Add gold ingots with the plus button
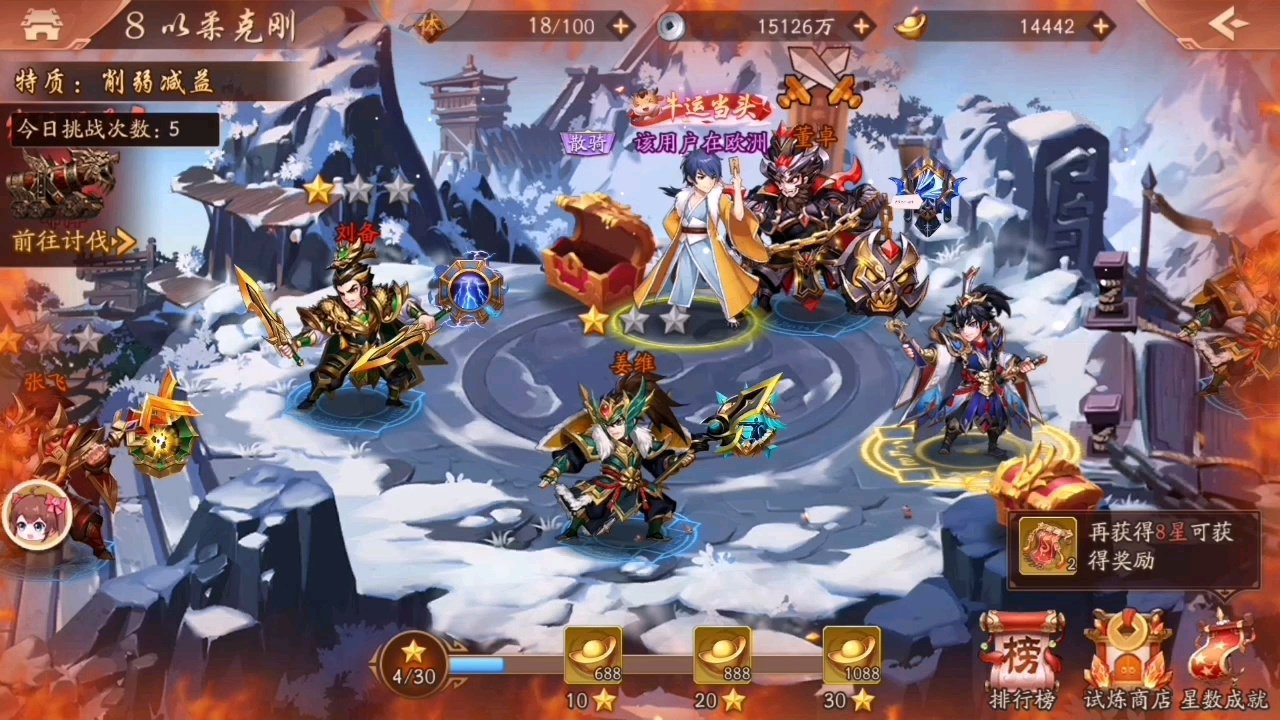This screenshot has height=720, width=1280. pyautogui.click(x=1101, y=26)
